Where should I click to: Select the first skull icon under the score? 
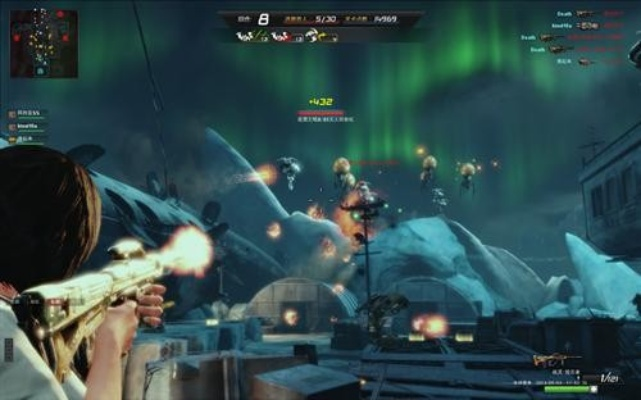pyautogui.click(x=246, y=36)
